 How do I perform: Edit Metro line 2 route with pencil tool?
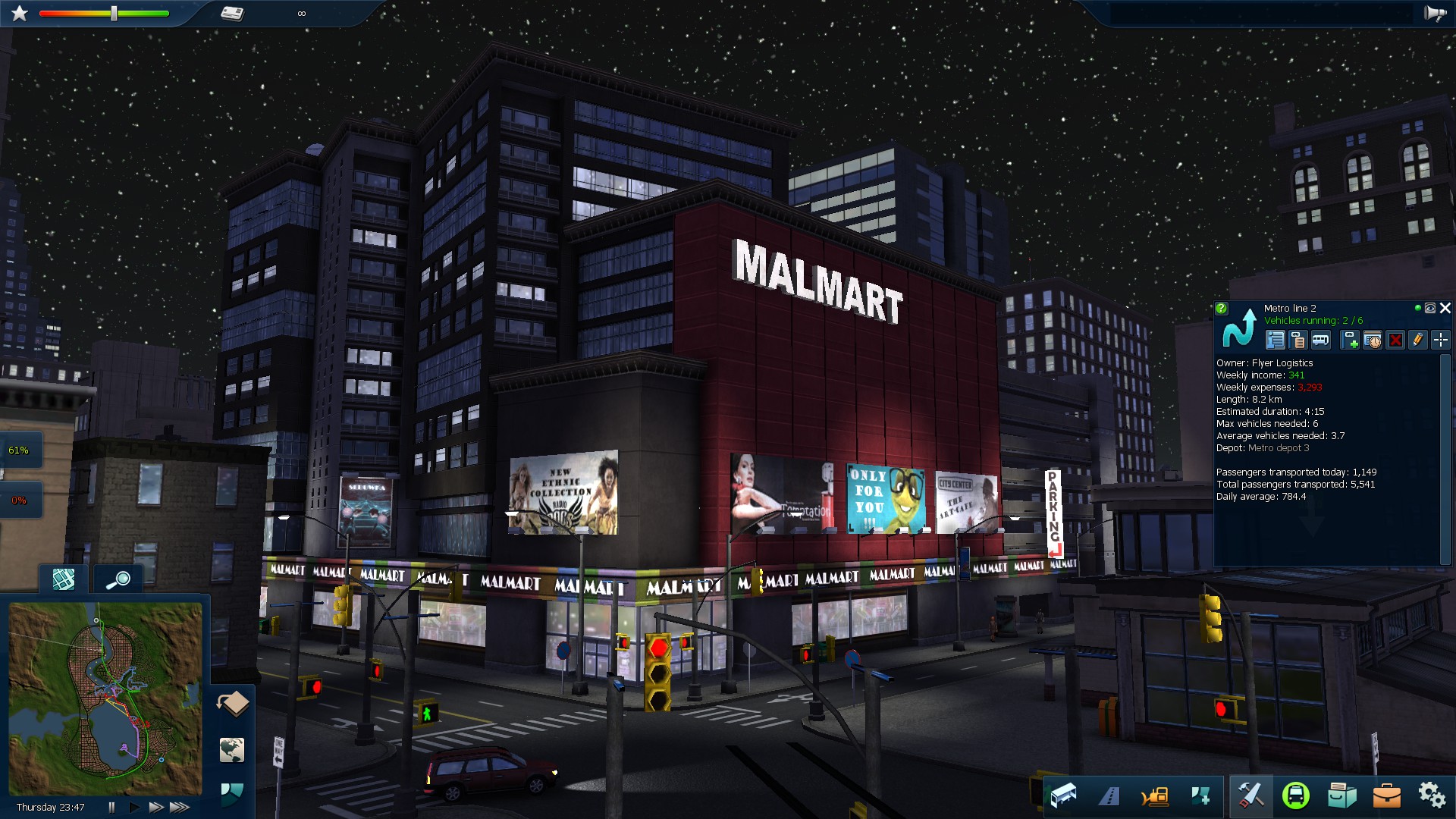(x=1418, y=341)
